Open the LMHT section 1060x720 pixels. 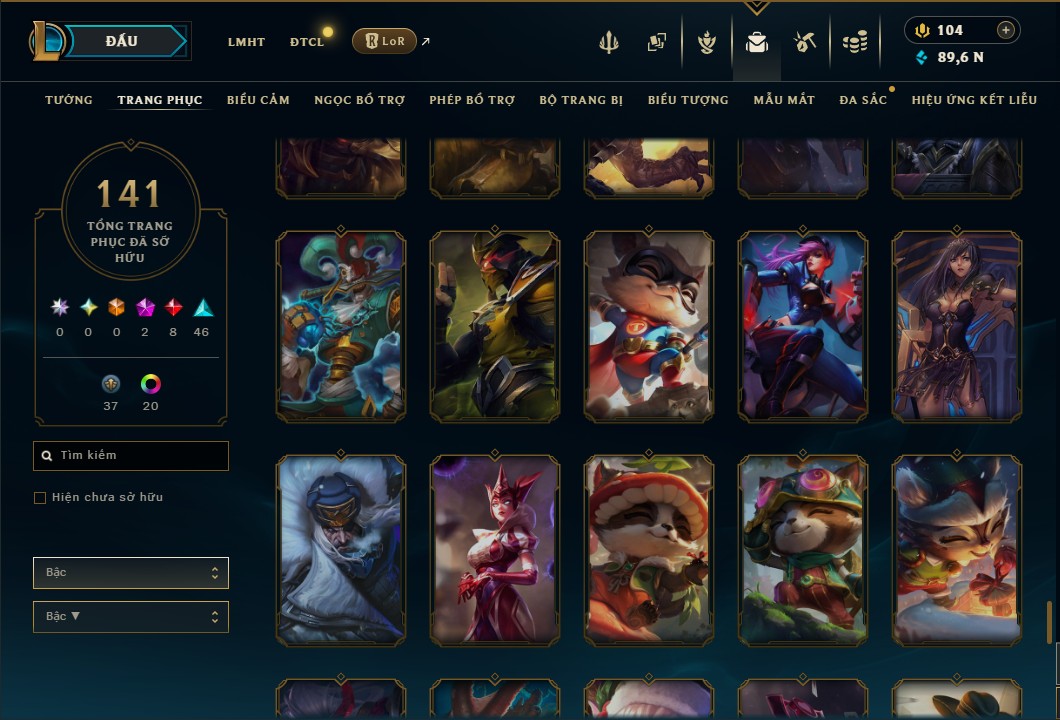click(246, 42)
